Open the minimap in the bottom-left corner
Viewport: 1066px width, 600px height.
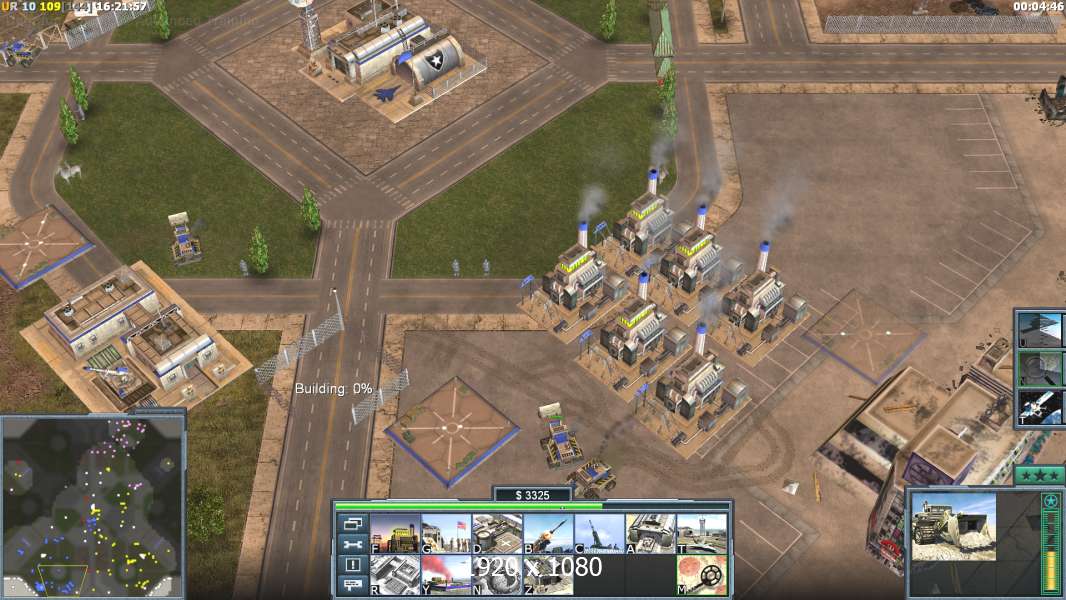pos(92,507)
